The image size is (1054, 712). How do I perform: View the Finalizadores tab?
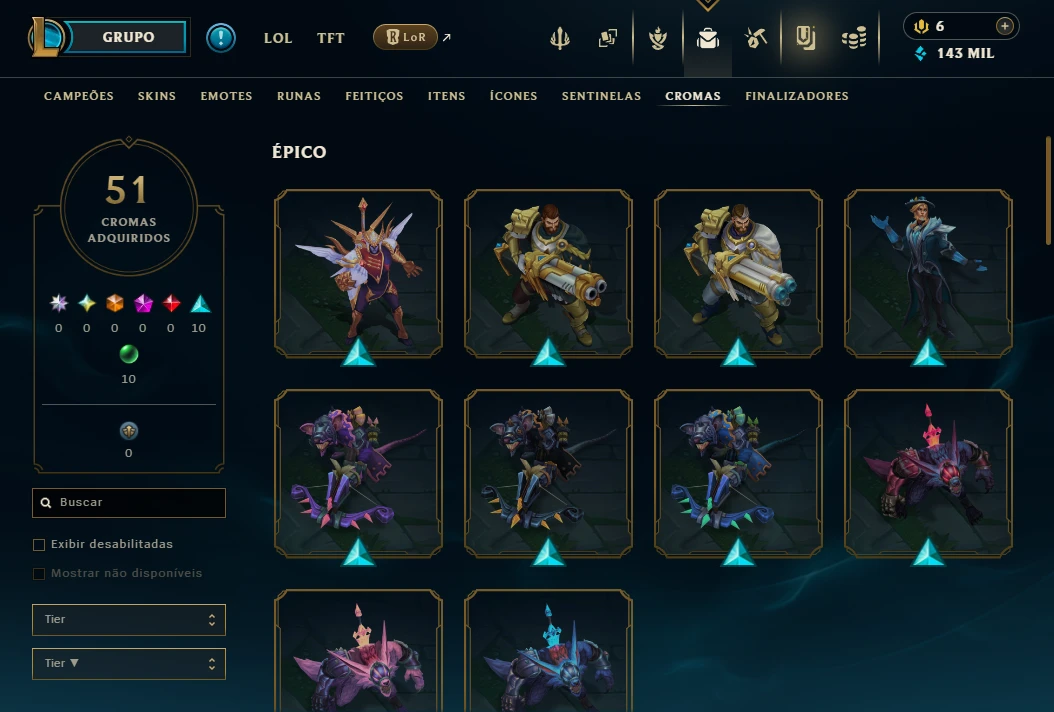click(x=796, y=96)
